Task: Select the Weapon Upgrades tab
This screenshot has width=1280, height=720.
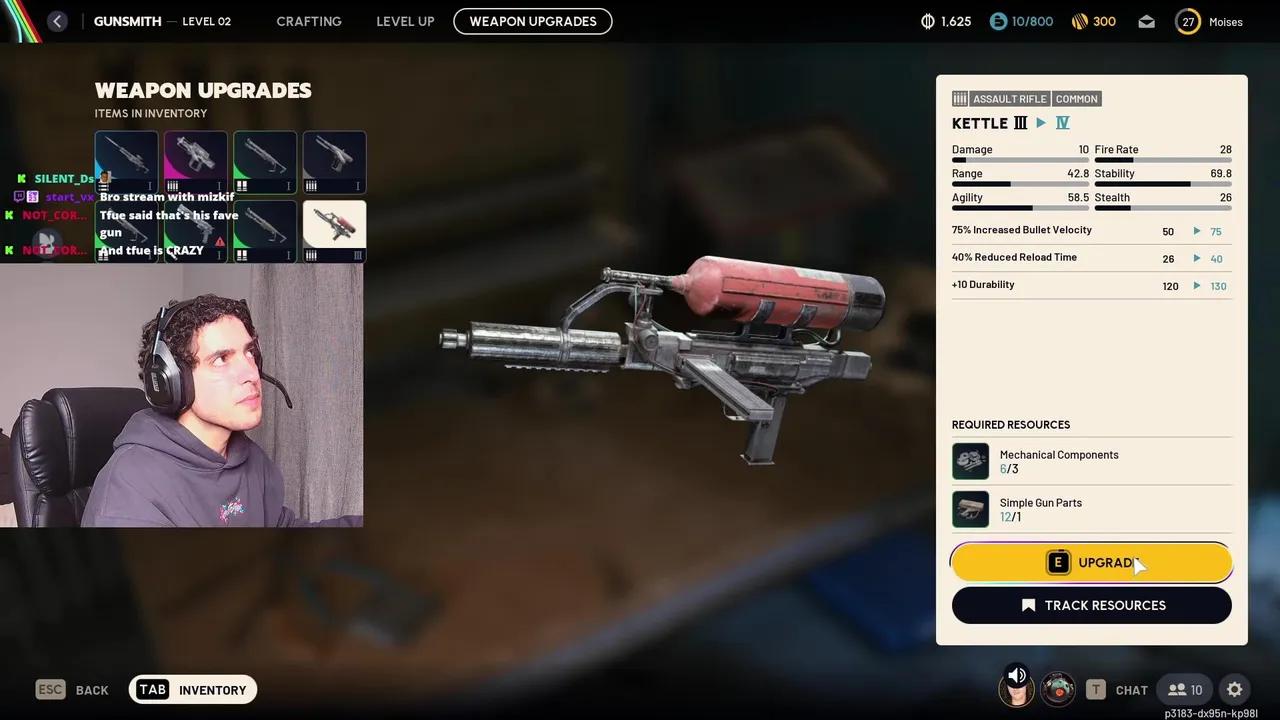Action: pyautogui.click(x=532, y=21)
